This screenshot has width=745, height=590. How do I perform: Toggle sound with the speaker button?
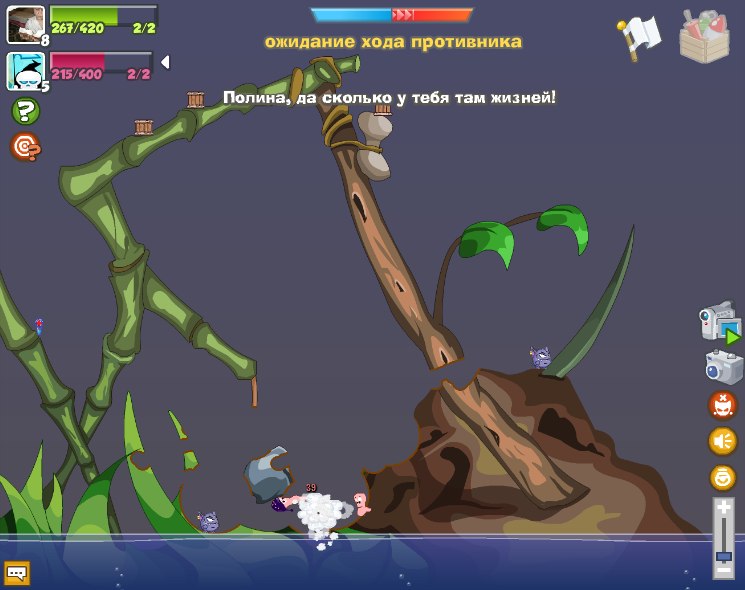click(722, 441)
